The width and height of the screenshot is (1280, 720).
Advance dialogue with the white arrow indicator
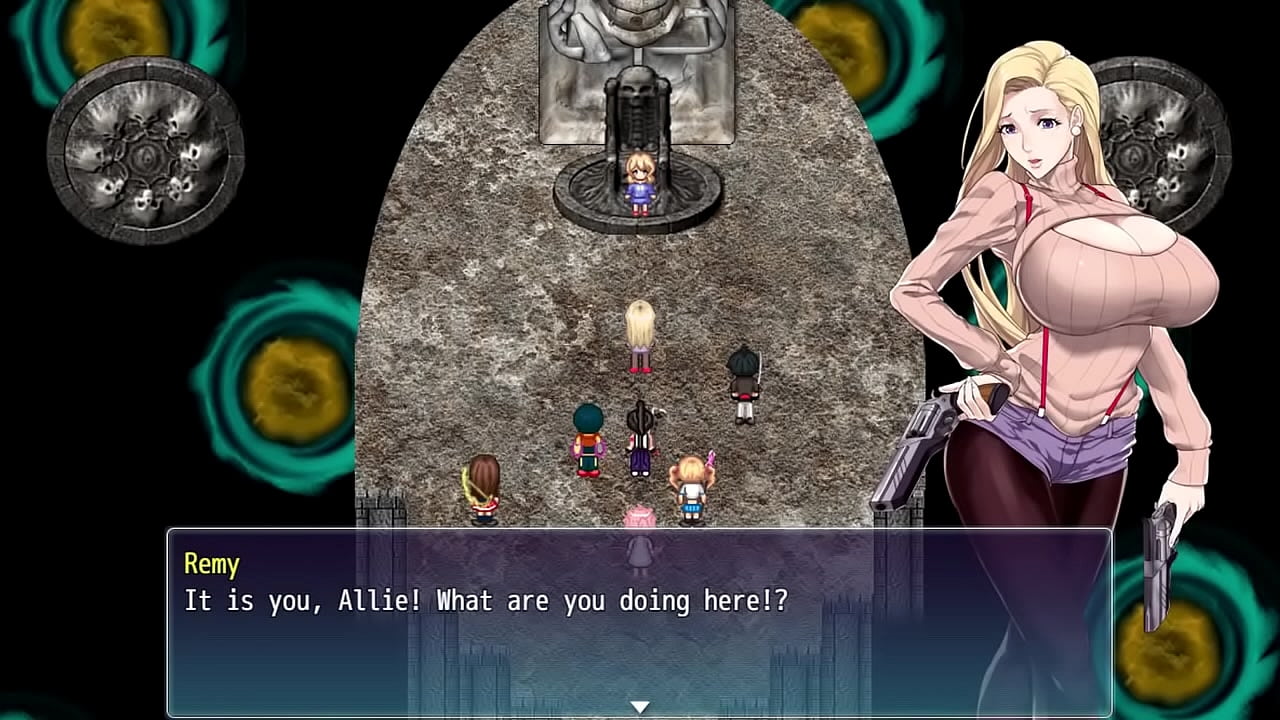[640, 707]
